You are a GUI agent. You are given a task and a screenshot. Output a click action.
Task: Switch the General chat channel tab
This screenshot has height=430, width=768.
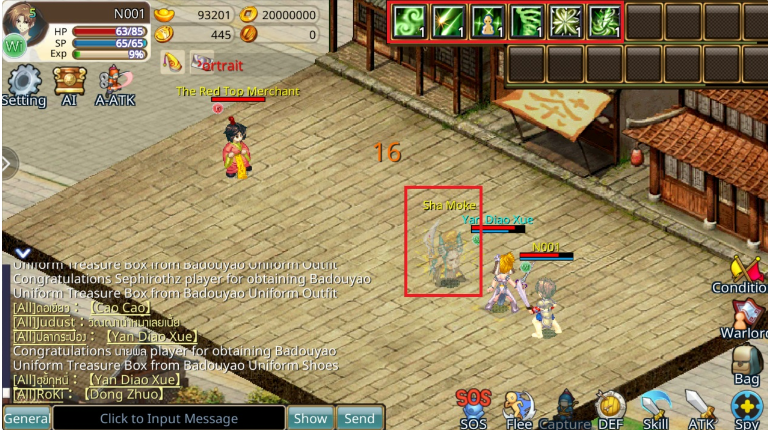pyautogui.click(x=27, y=418)
